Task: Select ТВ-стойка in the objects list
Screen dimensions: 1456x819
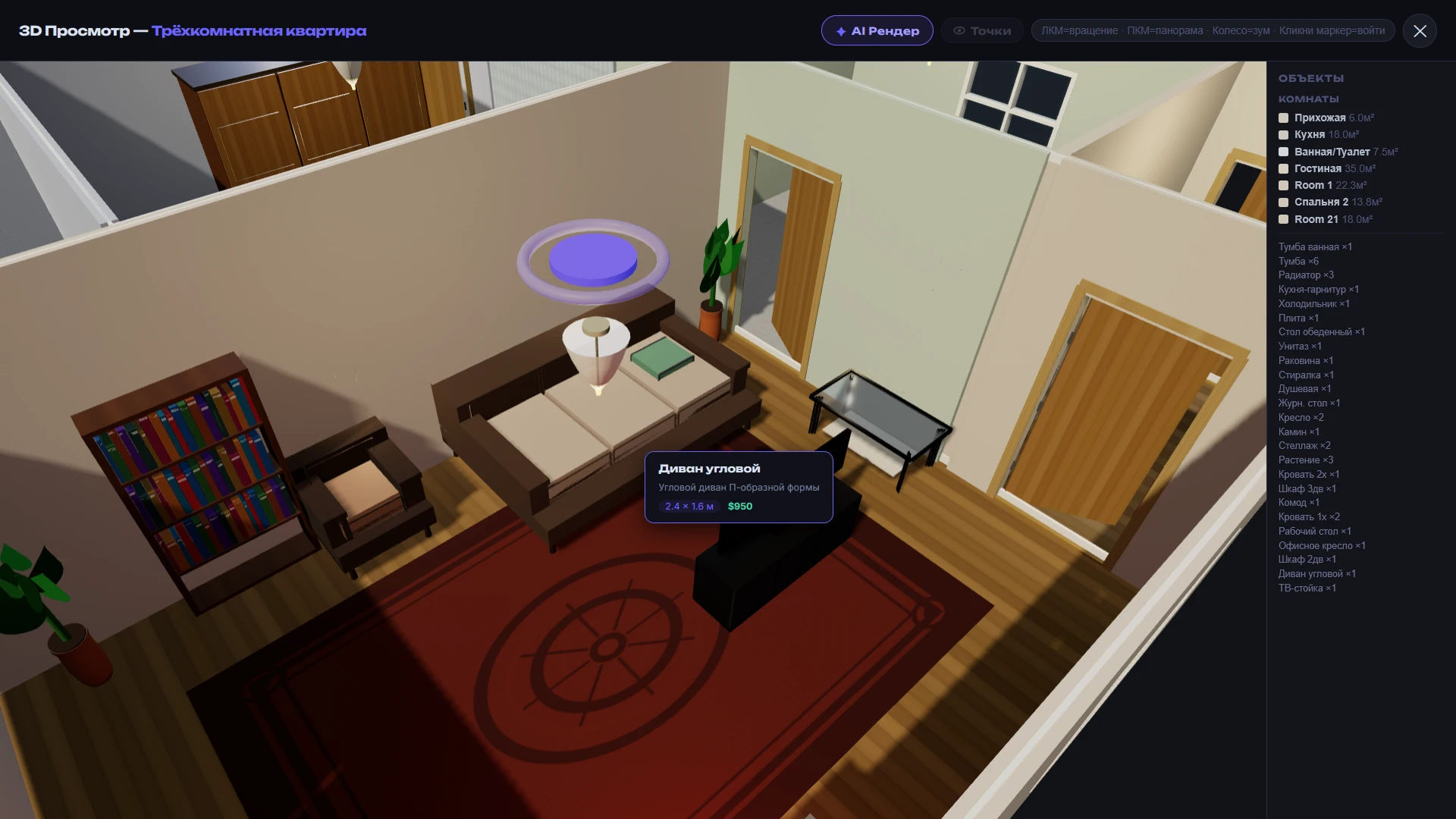Action: [x=1305, y=588]
